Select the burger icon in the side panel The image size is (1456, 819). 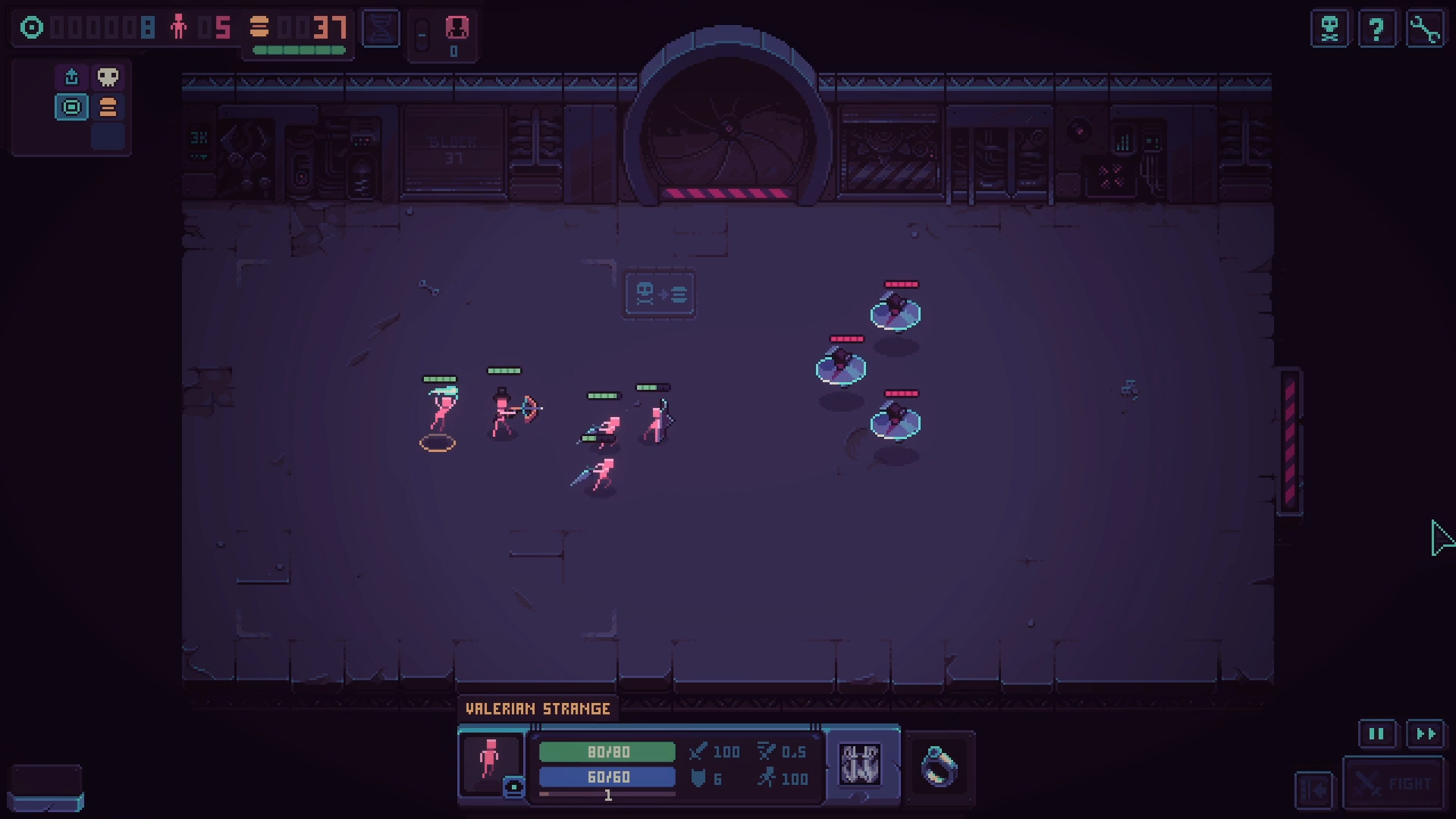tap(108, 107)
